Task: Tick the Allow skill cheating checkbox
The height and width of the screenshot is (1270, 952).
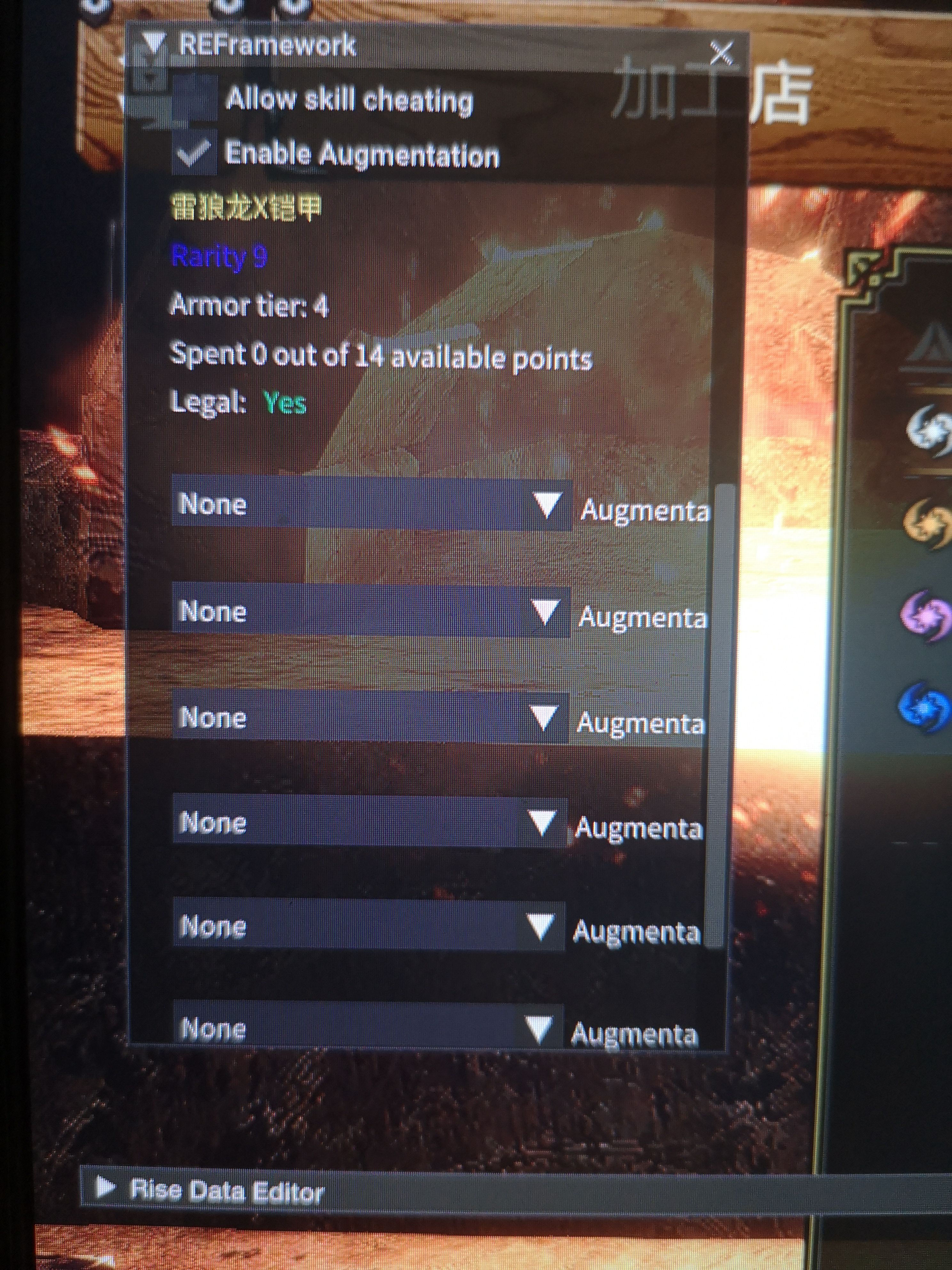Action: [194, 99]
